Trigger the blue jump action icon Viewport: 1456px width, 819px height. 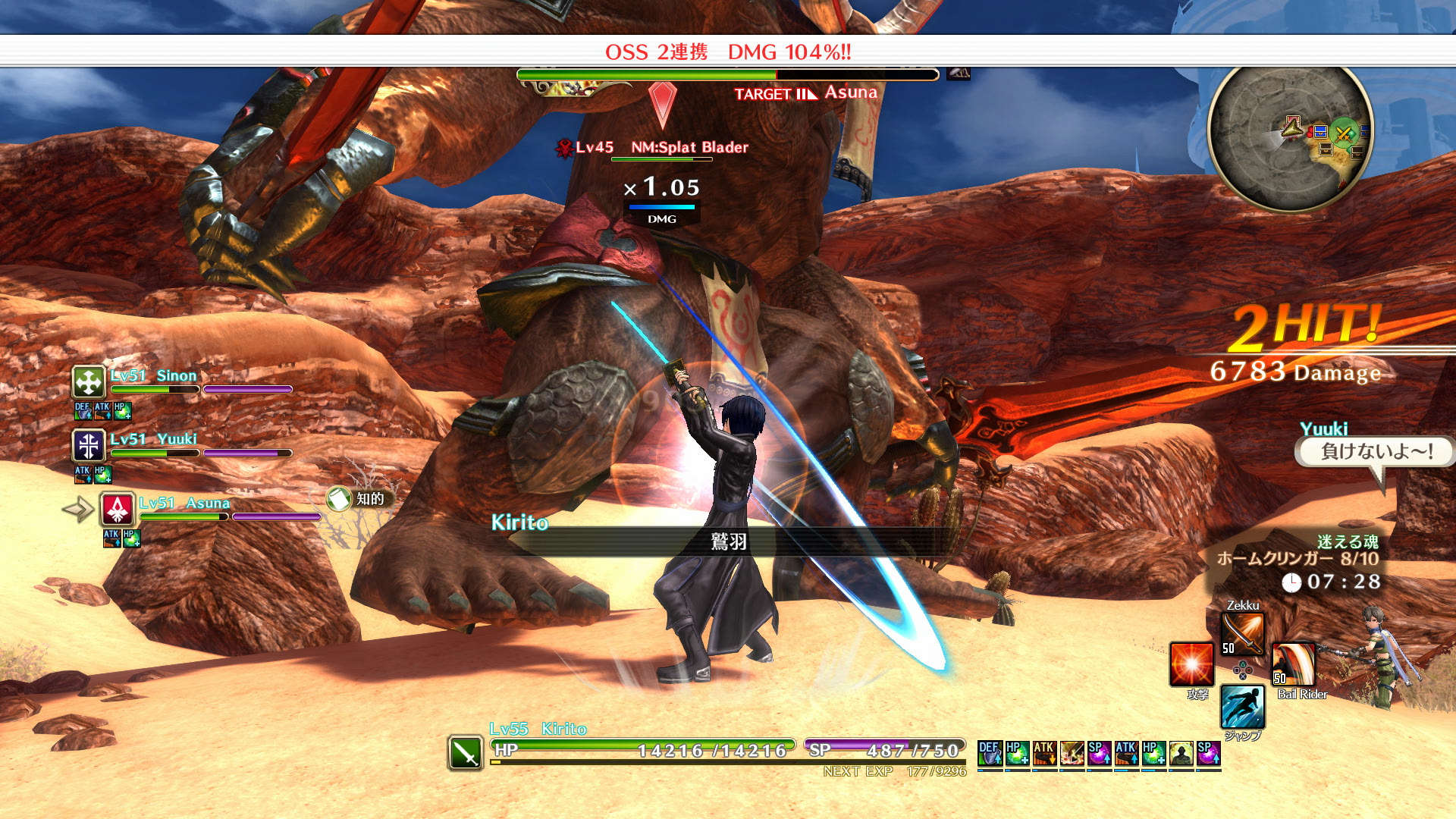tap(1242, 707)
